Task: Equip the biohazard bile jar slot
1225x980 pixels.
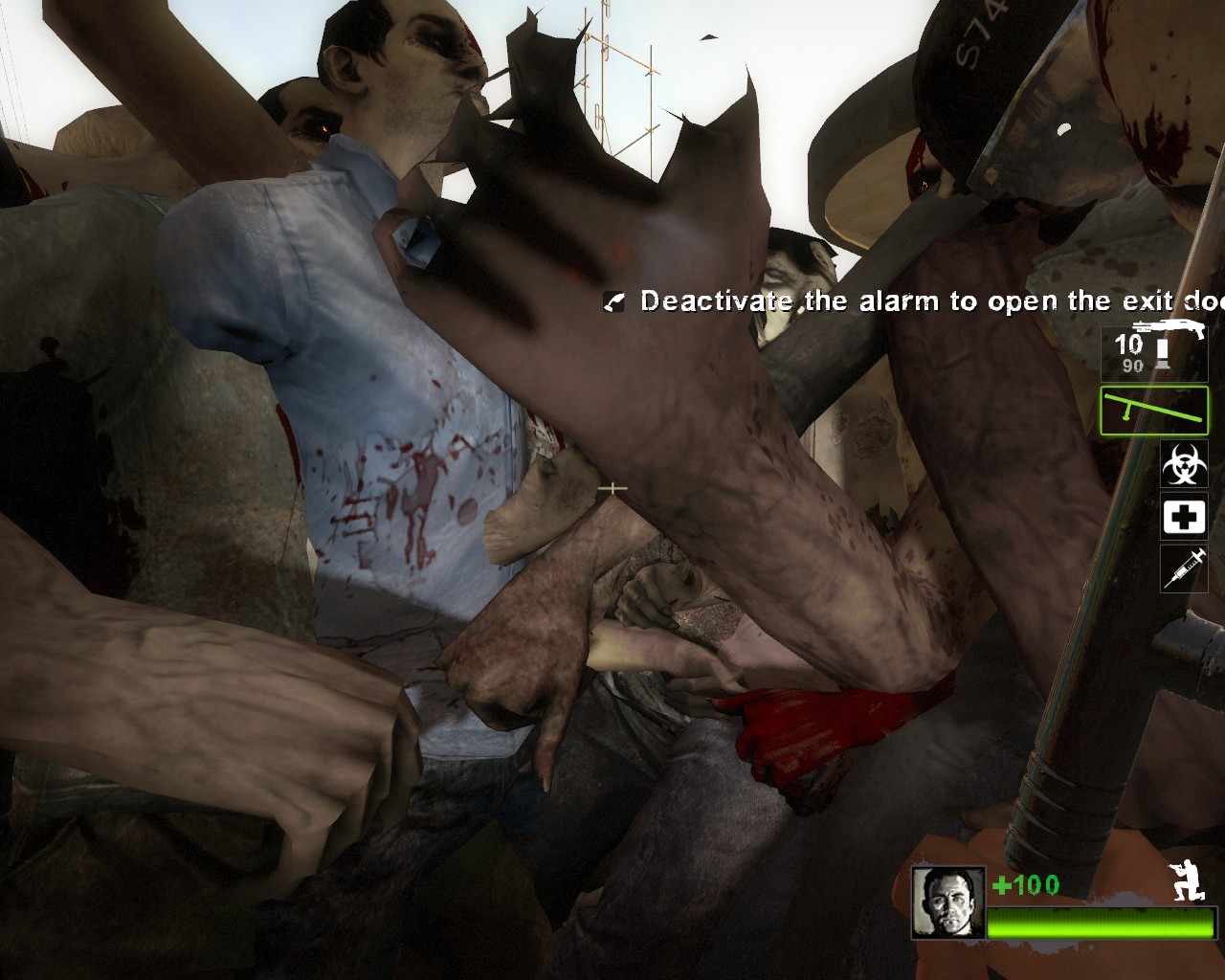Action: pos(1184,465)
